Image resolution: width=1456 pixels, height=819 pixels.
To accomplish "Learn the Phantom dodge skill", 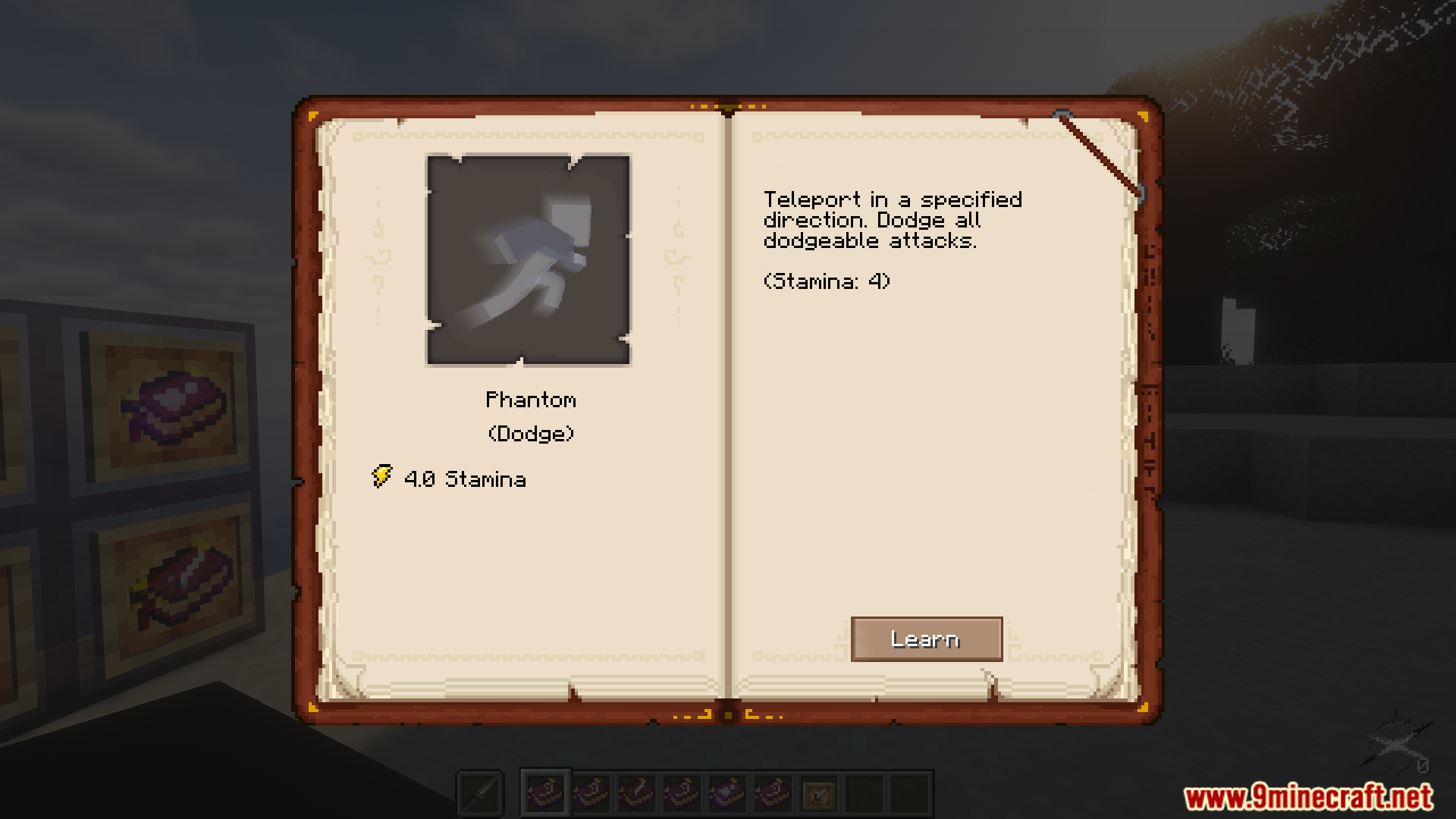I will pos(926,639).
